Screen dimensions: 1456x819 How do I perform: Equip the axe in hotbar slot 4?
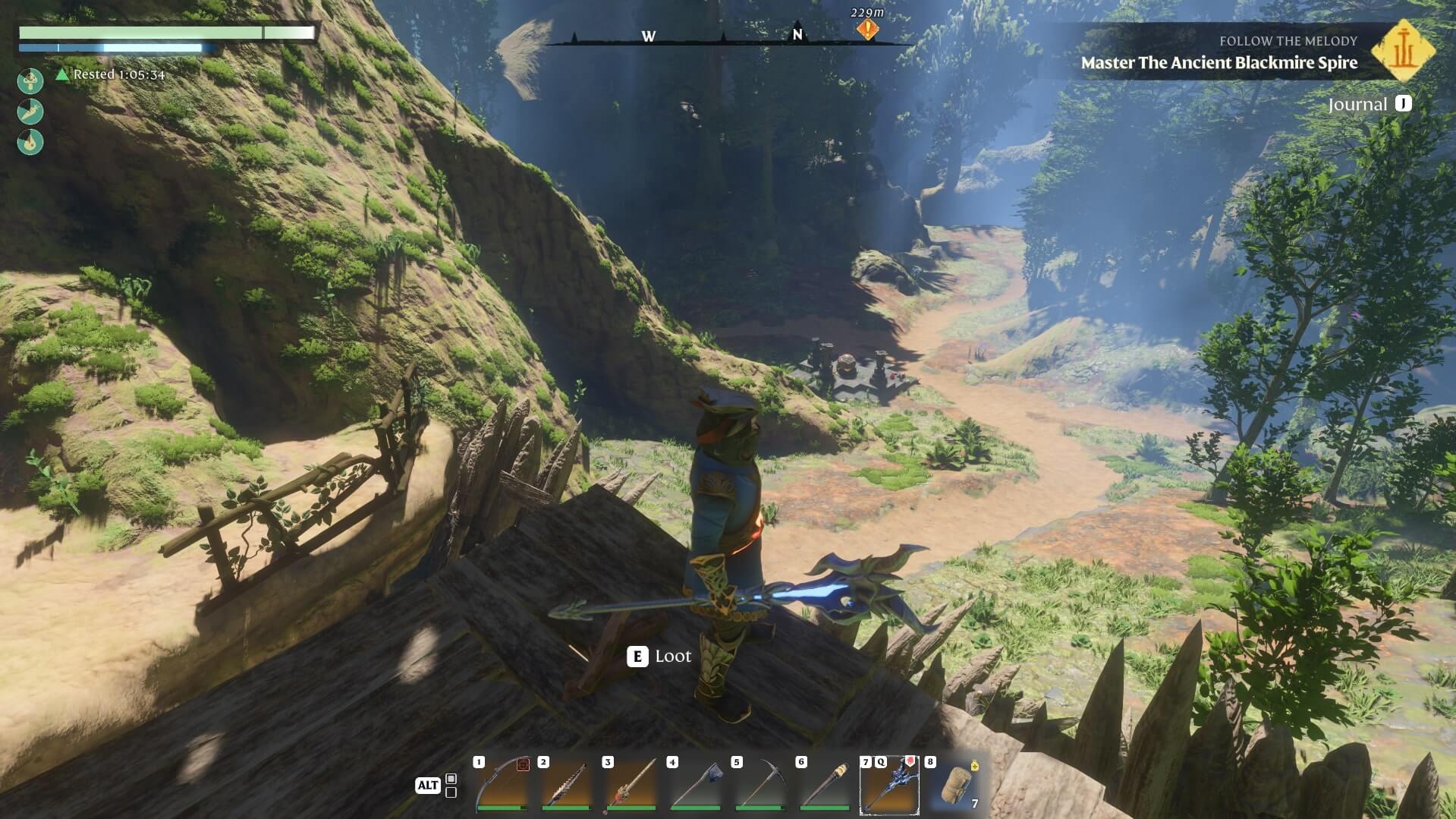coord(695,785)
